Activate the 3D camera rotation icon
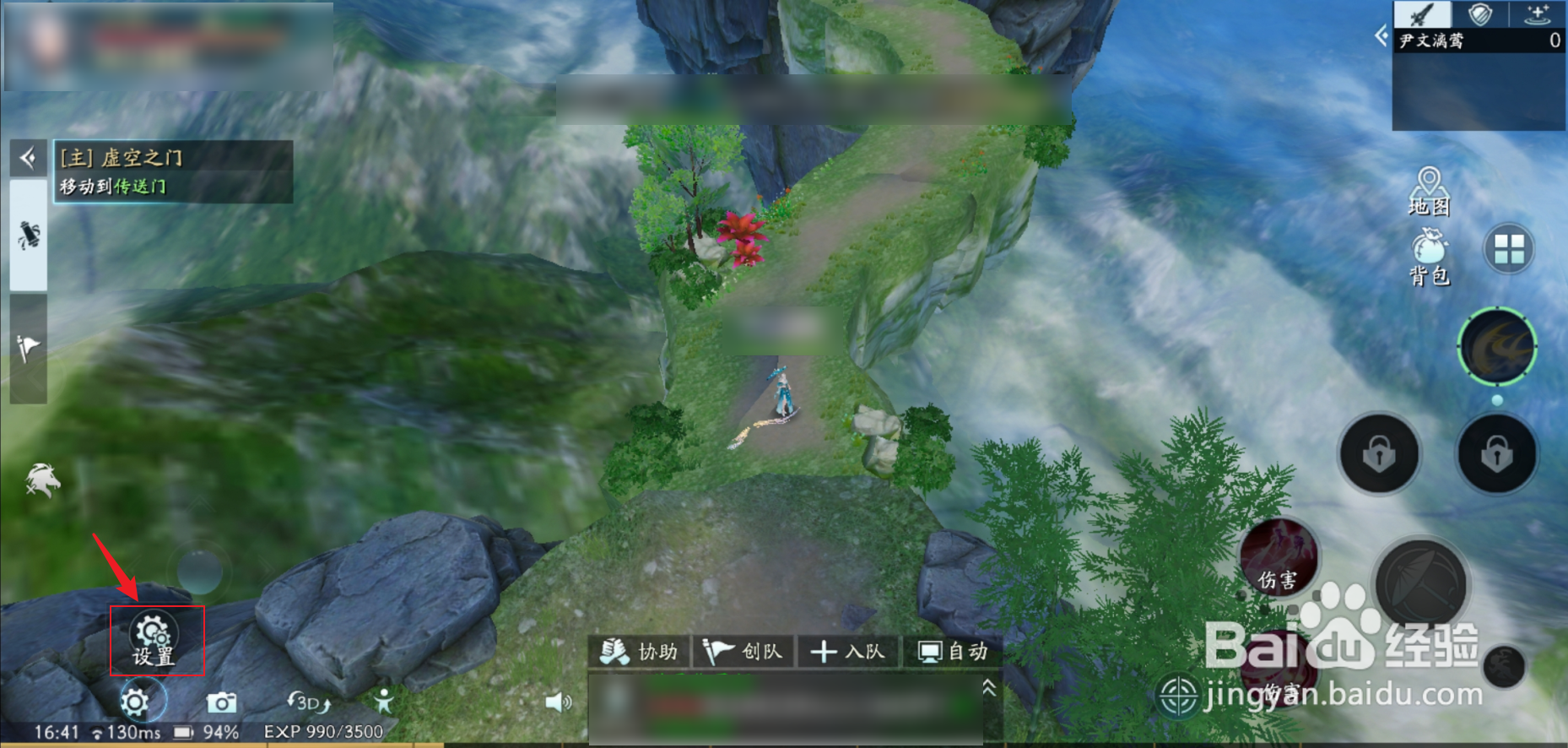 (309, 703)
